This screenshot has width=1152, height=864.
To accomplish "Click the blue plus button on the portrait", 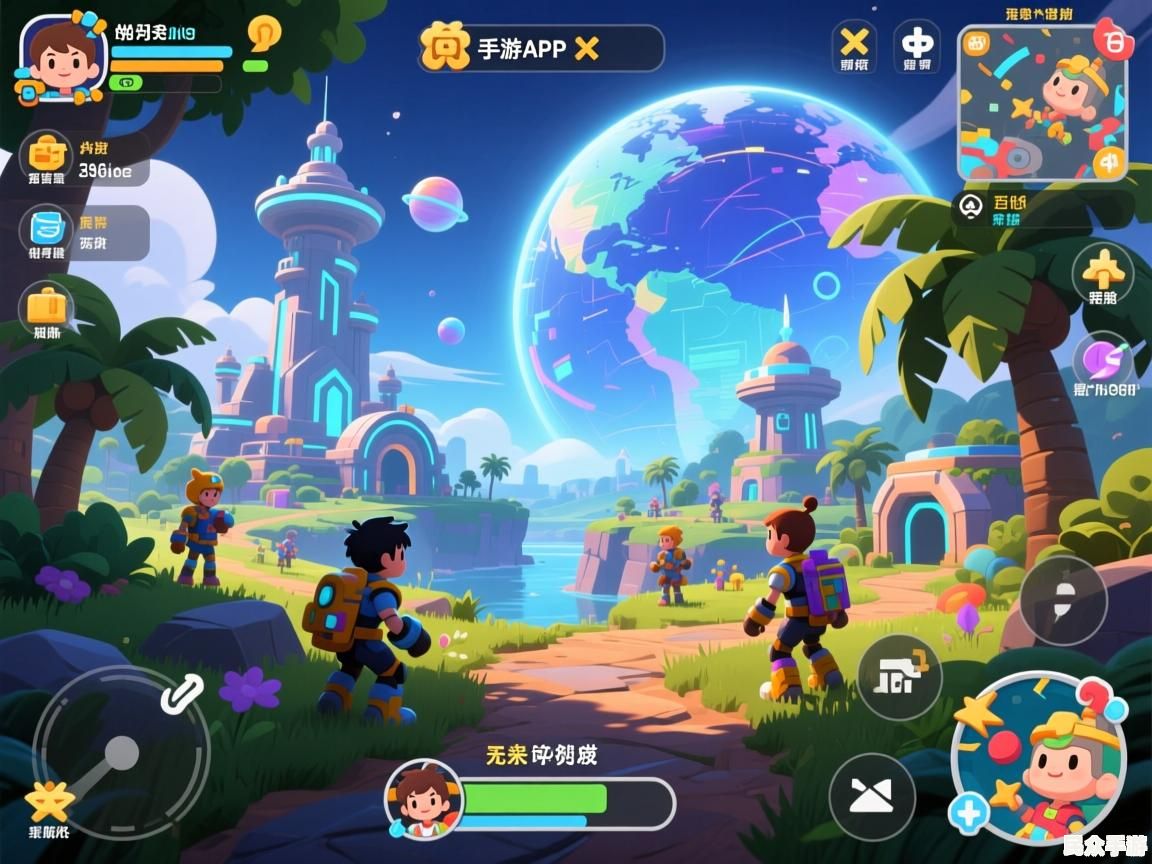I will tap(968, 814).
